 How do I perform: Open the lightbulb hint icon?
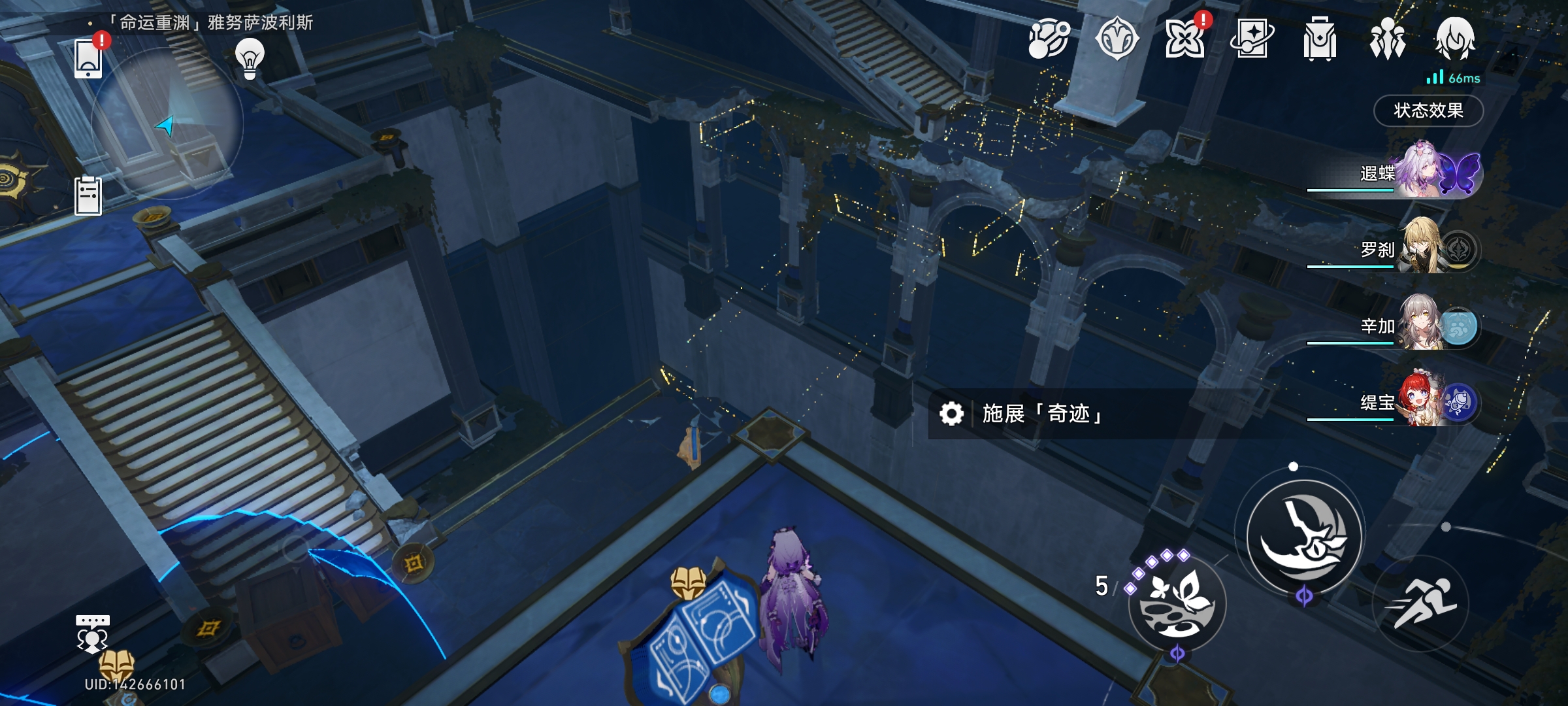250,59
